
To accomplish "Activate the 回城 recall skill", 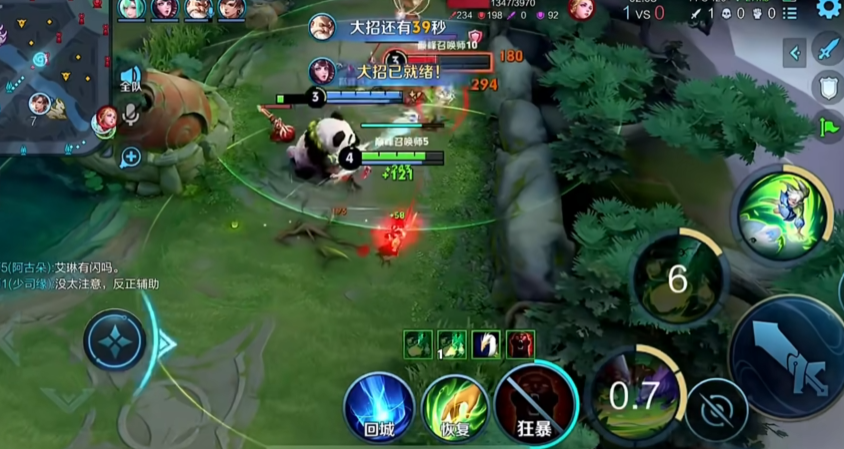I will (x=379, y=407).
